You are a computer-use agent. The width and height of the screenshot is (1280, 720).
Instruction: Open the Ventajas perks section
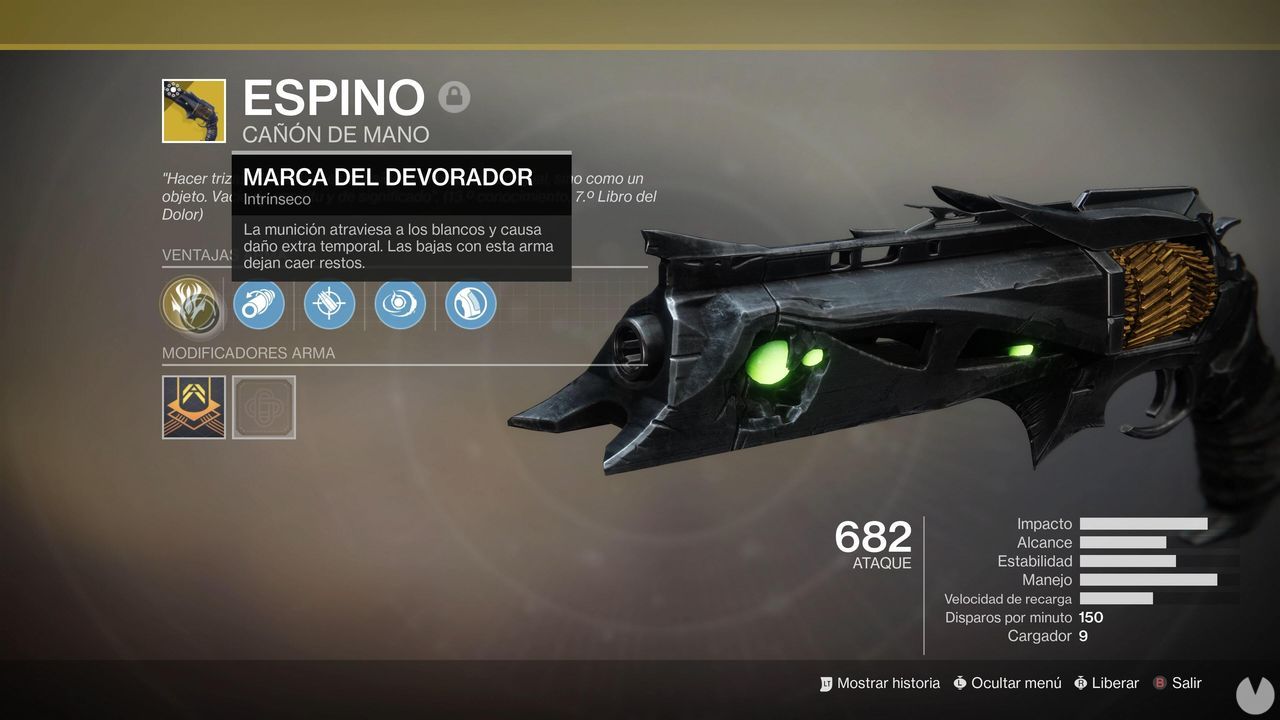point(196,255)
